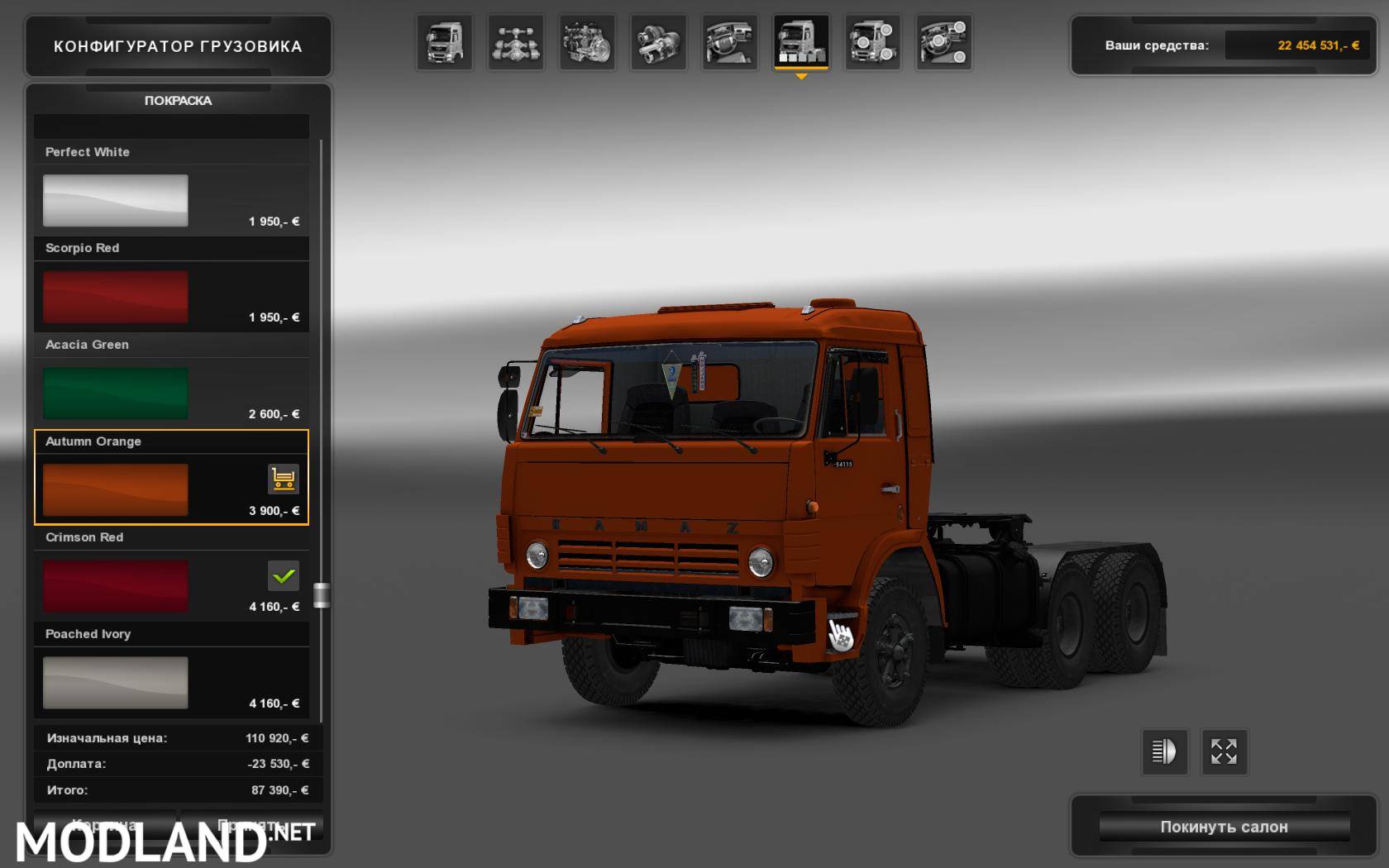Click the green checkmark on Crimson Red
The width and height of the screenshot is (1389, 868).
(283, 575)
